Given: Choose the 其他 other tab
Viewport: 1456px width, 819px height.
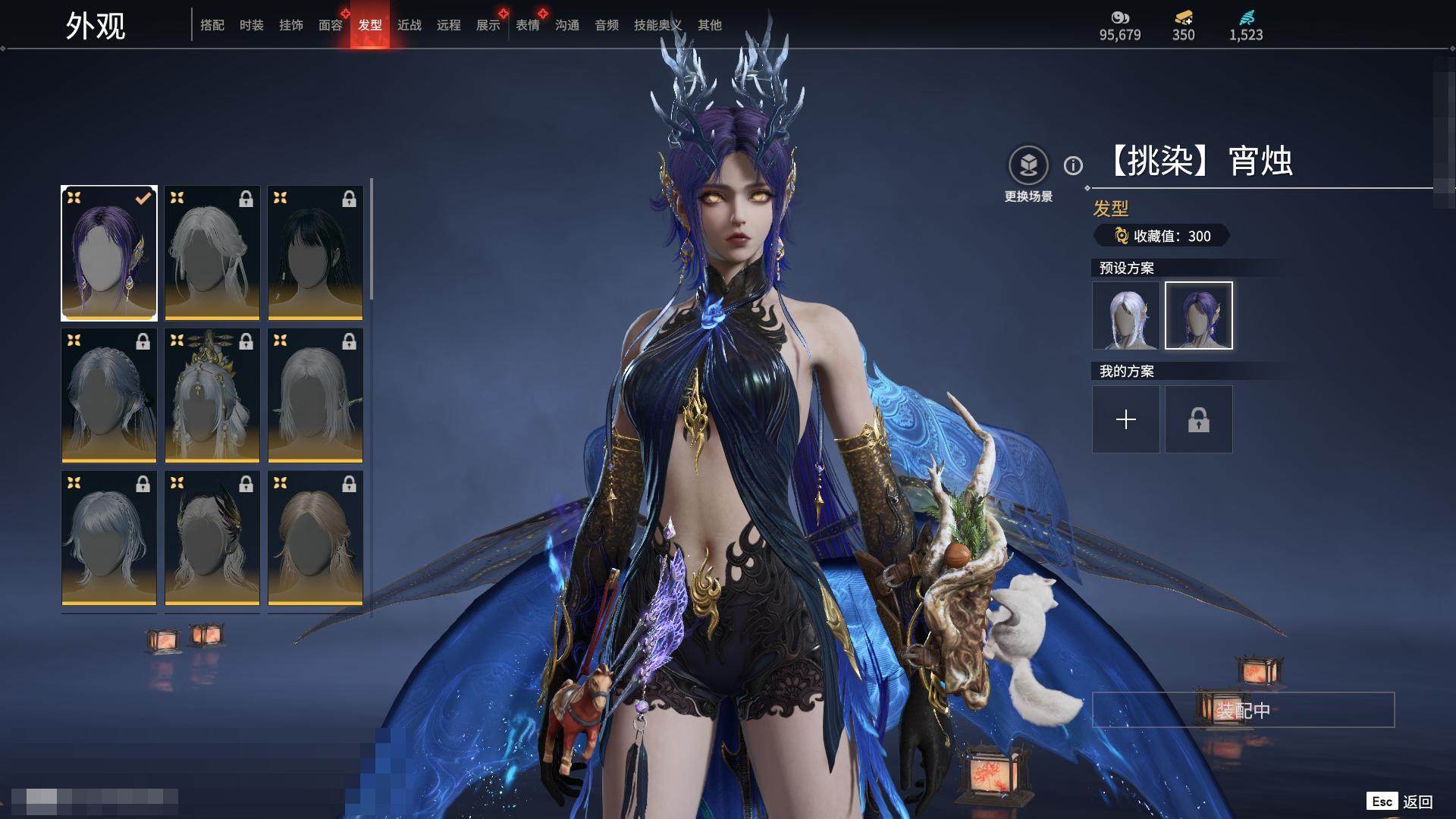Looking at the screenshot, I should click(710, 25).
